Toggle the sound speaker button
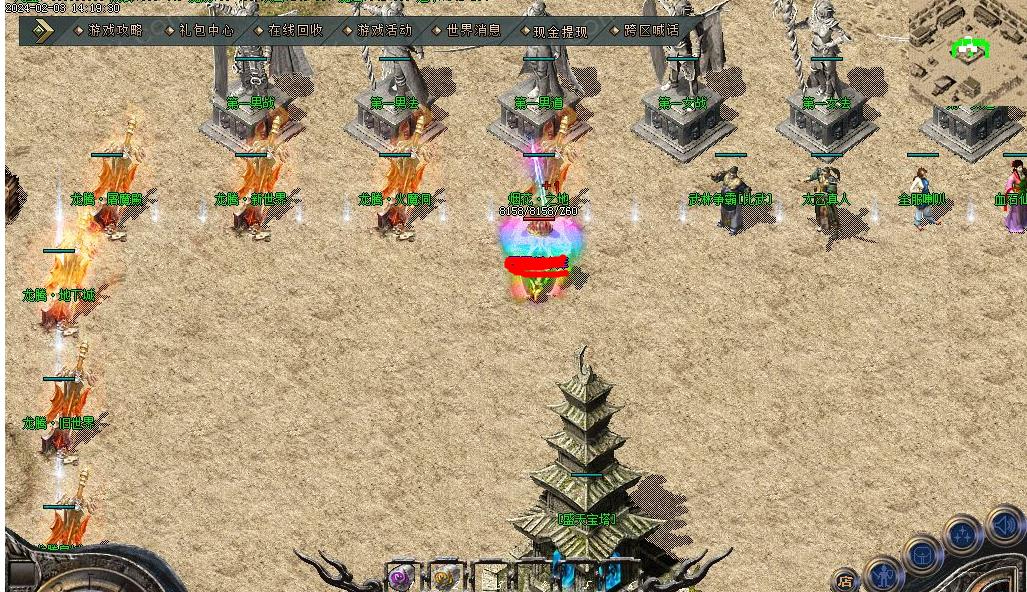This screenshot has width=1027, height=592. coord(1003,525)
